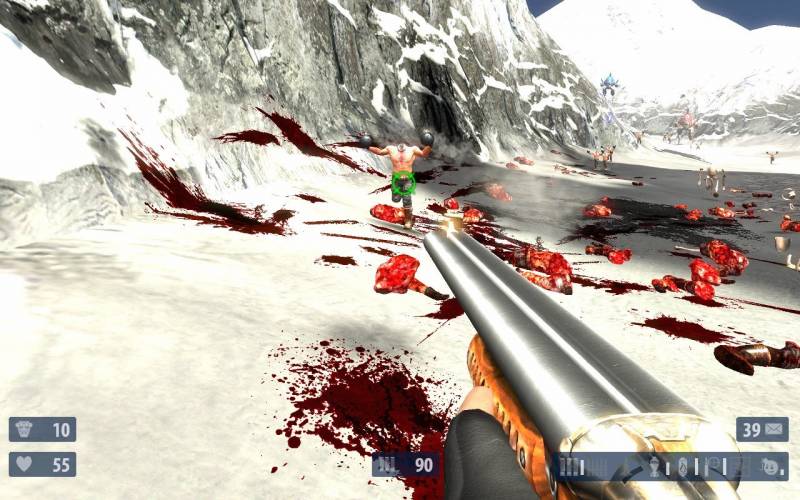Click the smiley-face bomb icon
The height and width of the screenshot is (500, 800).
point(768,466)
